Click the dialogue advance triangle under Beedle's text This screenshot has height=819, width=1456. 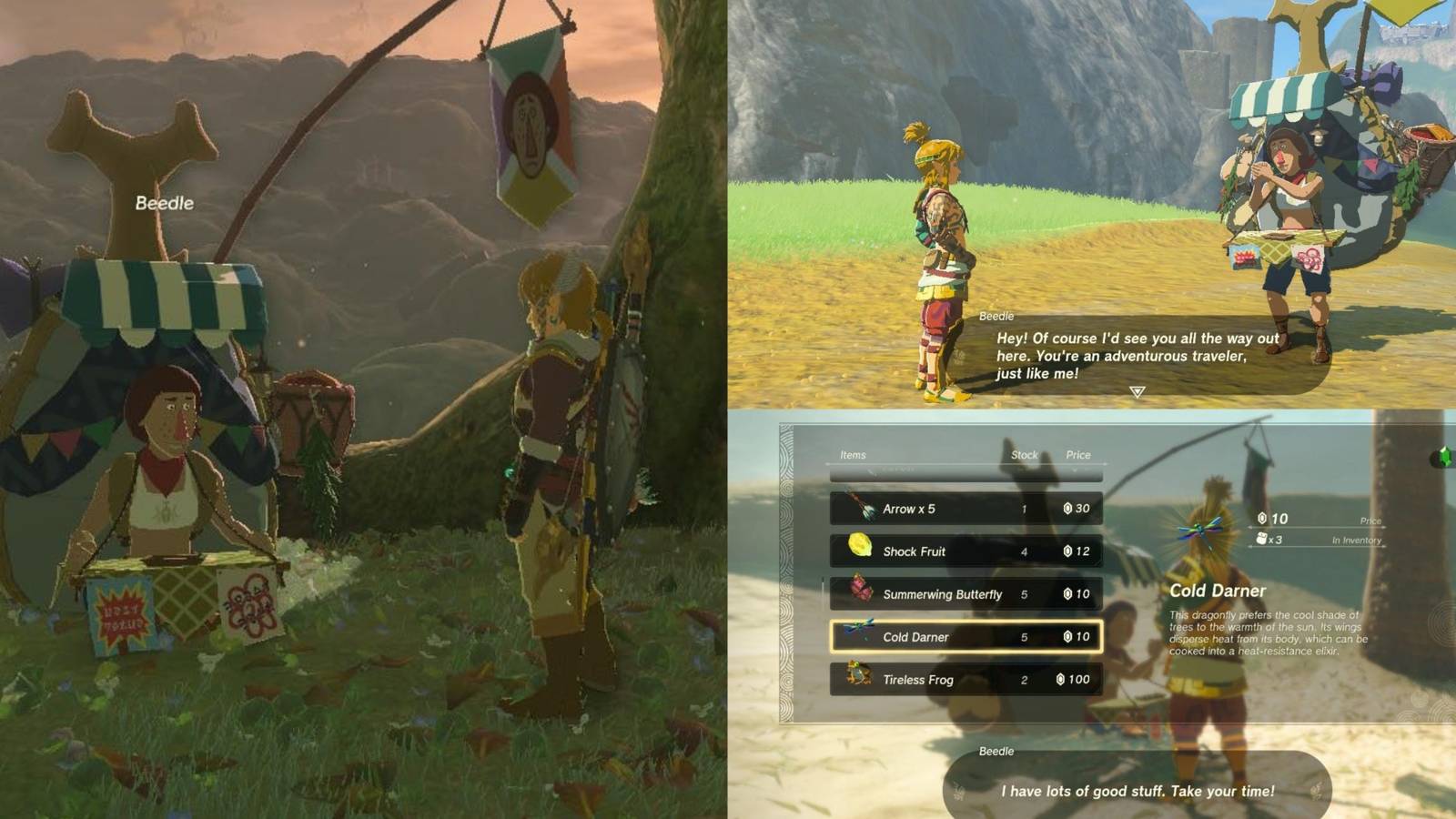(1136, 393)
